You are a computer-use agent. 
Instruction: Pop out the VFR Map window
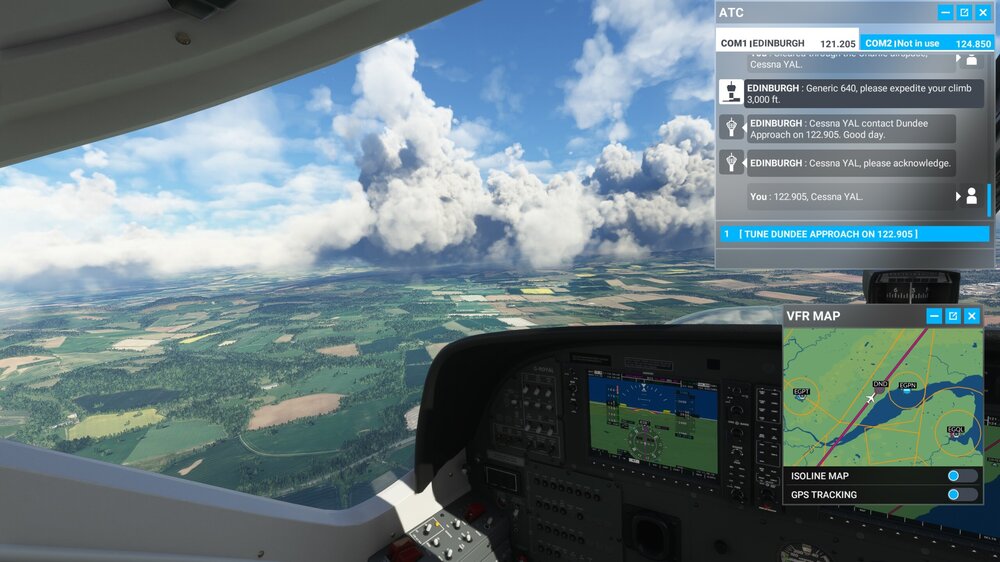coord(953,316)
